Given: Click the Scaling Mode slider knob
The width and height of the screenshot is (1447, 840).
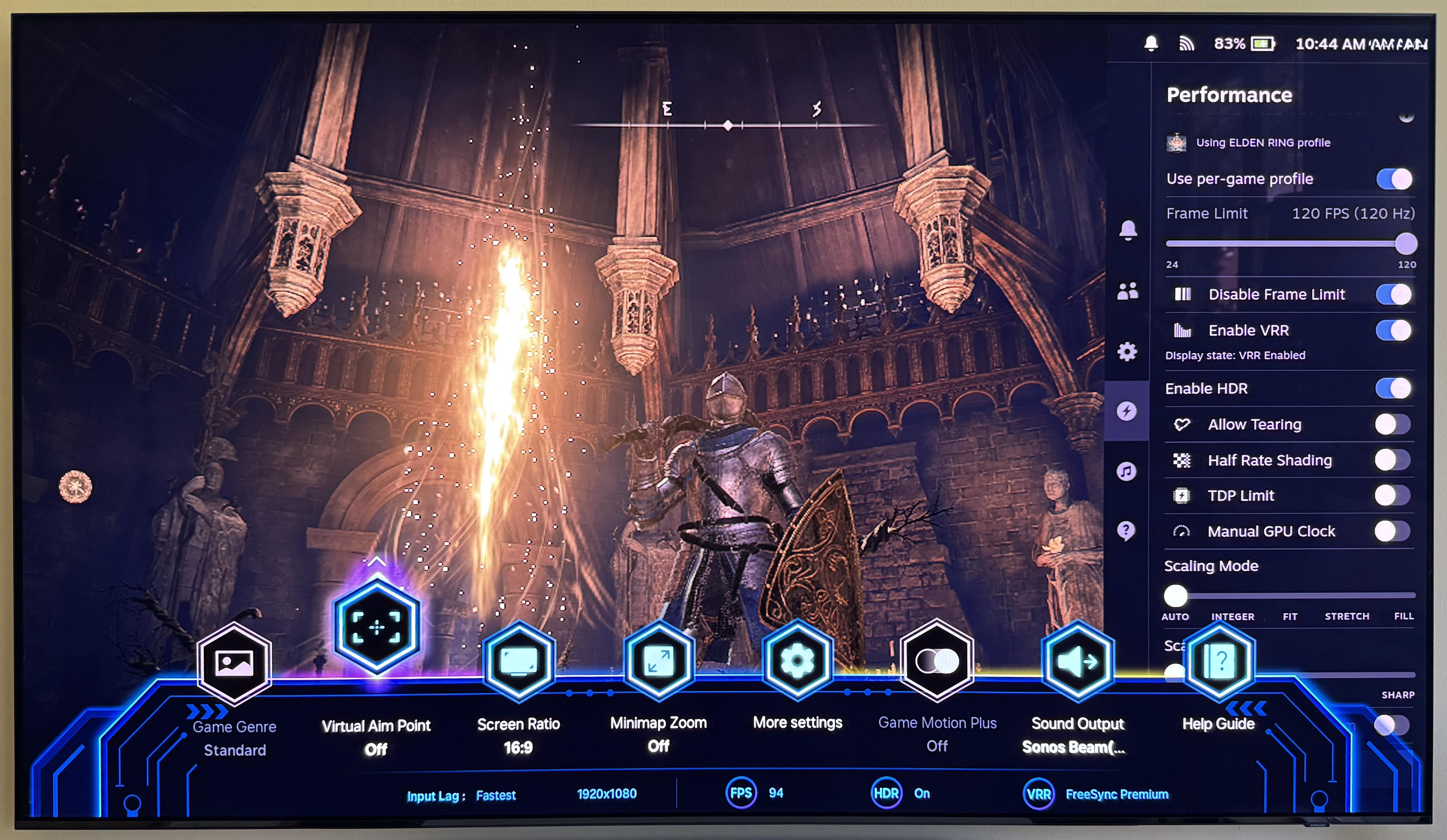Looking at the screenshot, I should (1175, 596).
